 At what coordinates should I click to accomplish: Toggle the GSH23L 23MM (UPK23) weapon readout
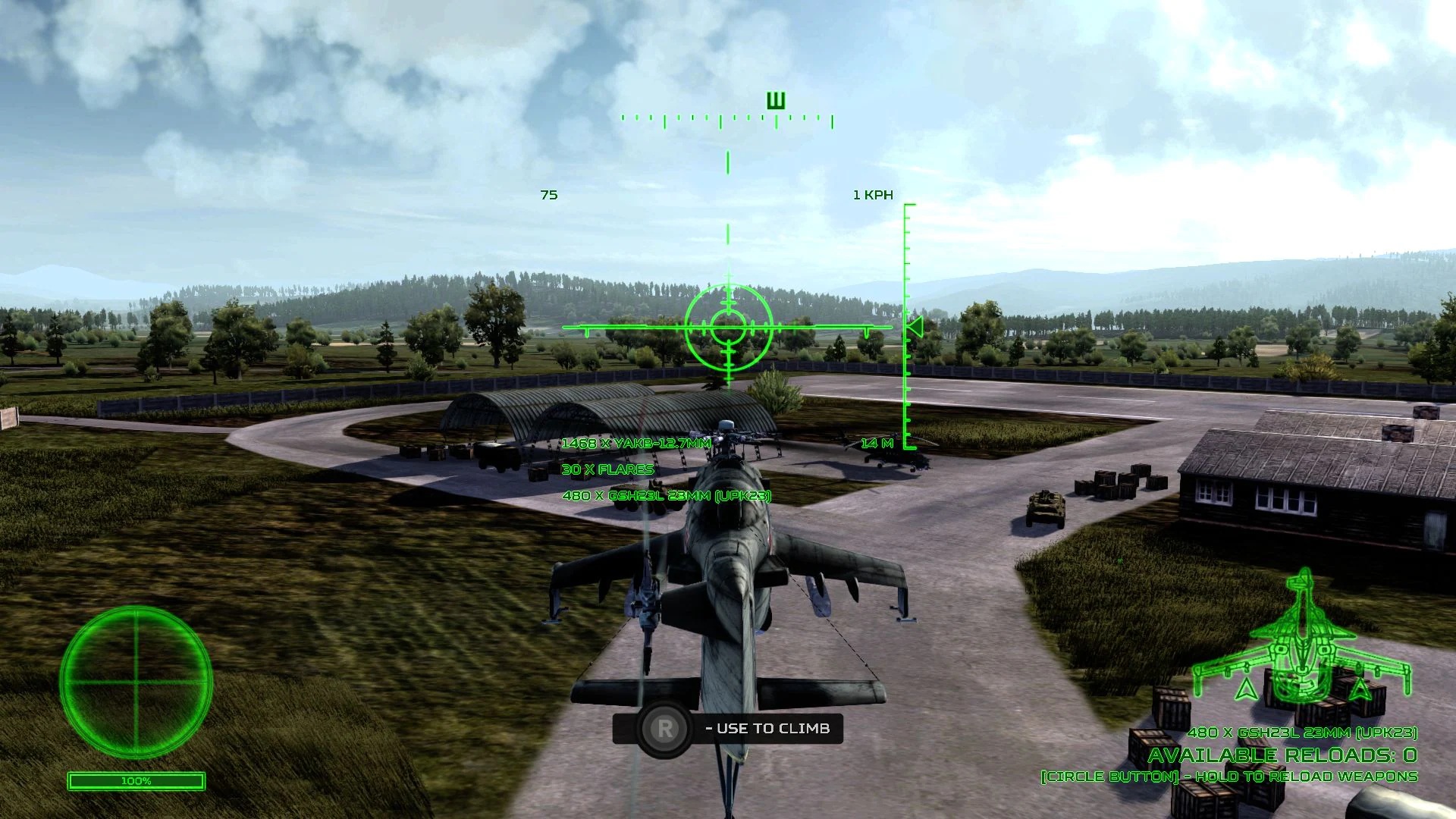(x=667, y=494)
